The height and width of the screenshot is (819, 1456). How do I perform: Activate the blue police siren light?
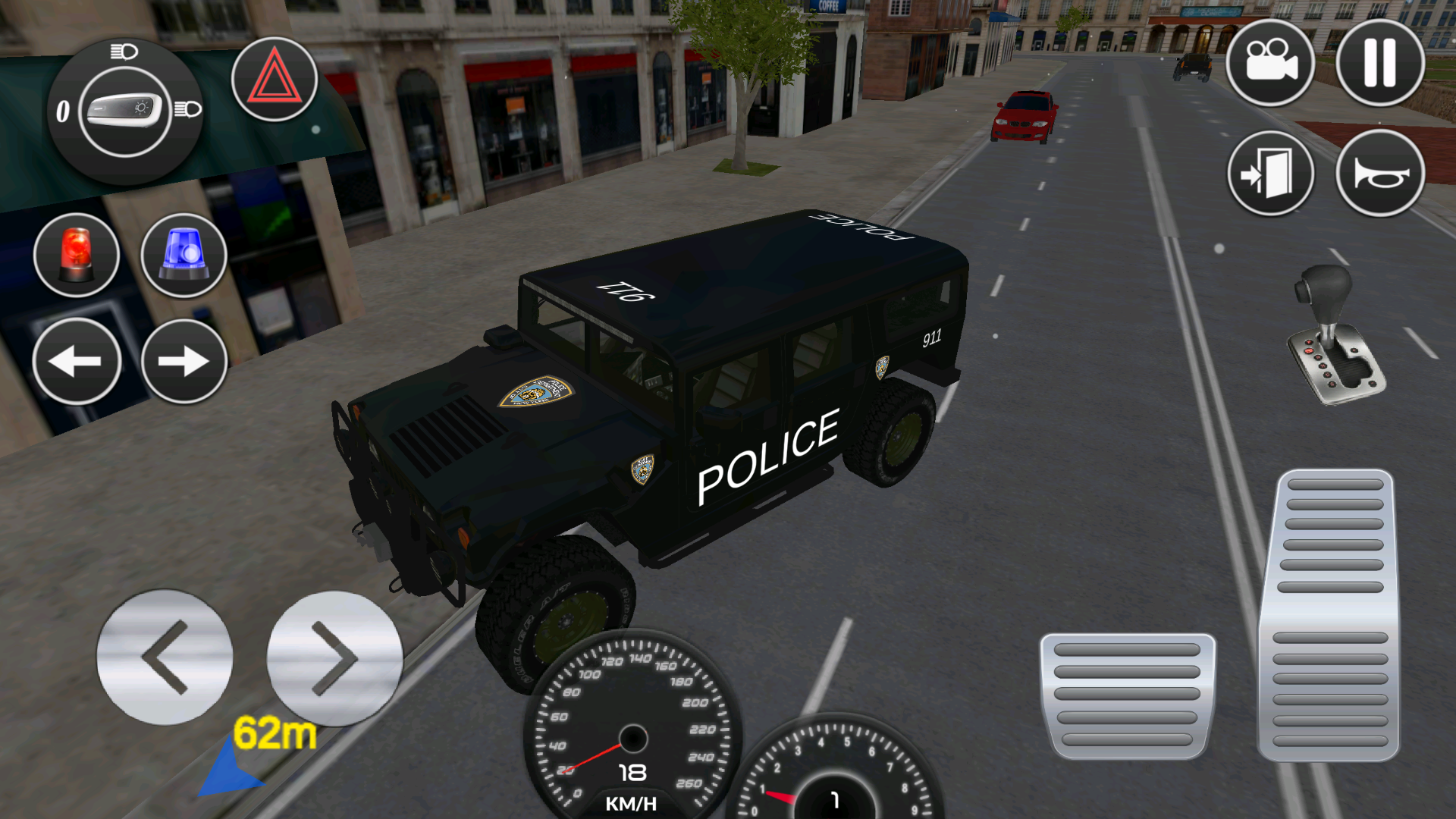(x=184, y=254)
